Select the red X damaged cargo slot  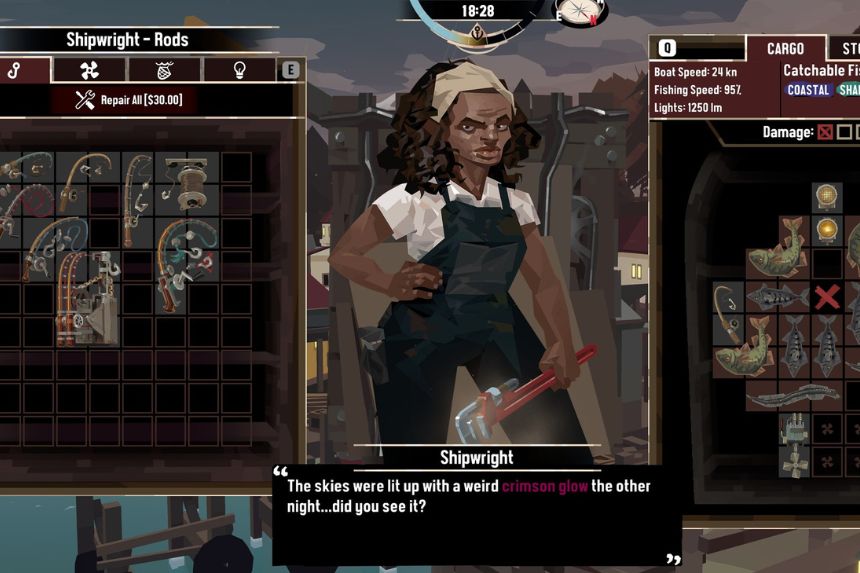pyautogui.click(x=826, y=296)
